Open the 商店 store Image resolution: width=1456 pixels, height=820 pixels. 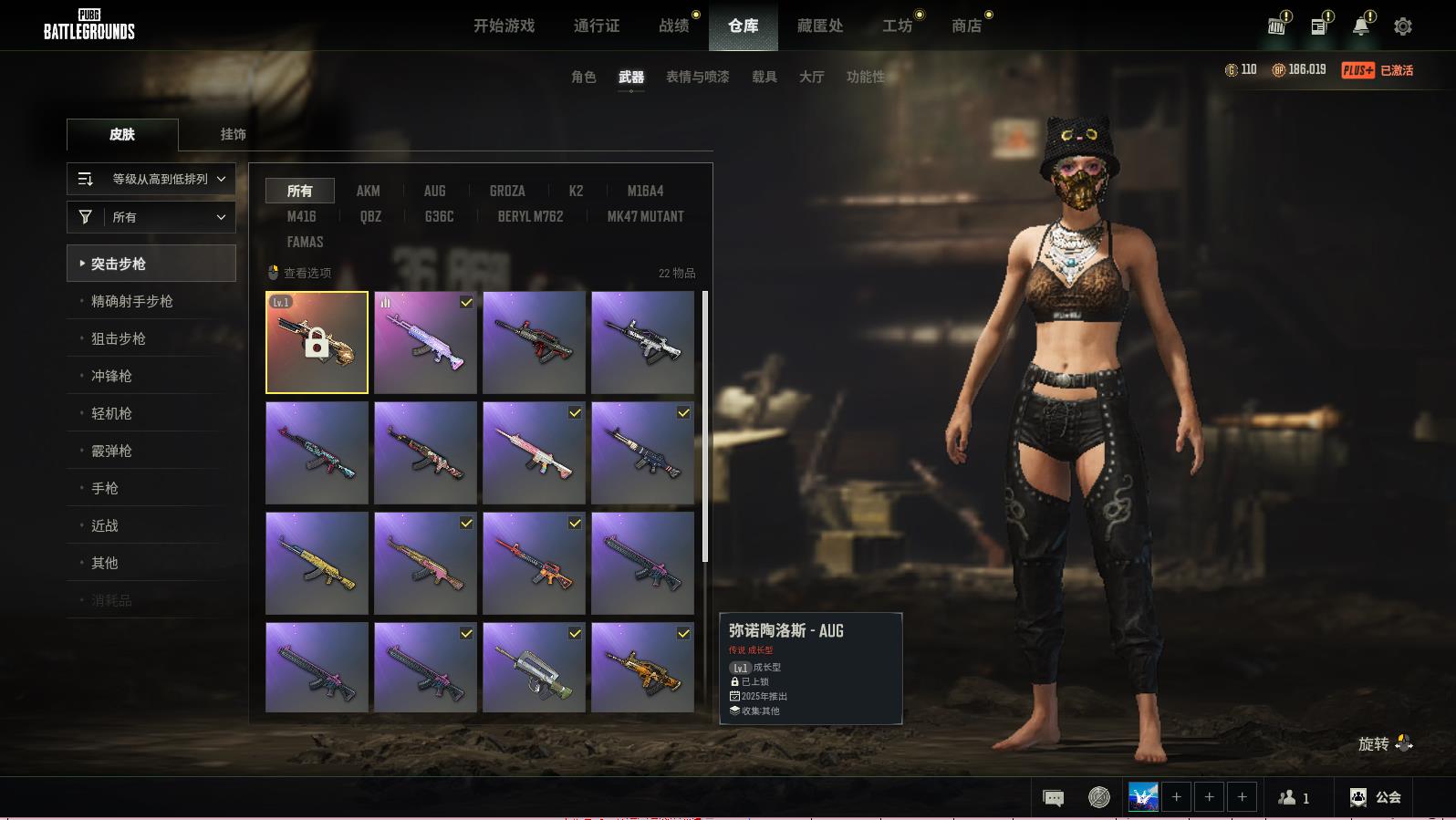coord(966,26)
